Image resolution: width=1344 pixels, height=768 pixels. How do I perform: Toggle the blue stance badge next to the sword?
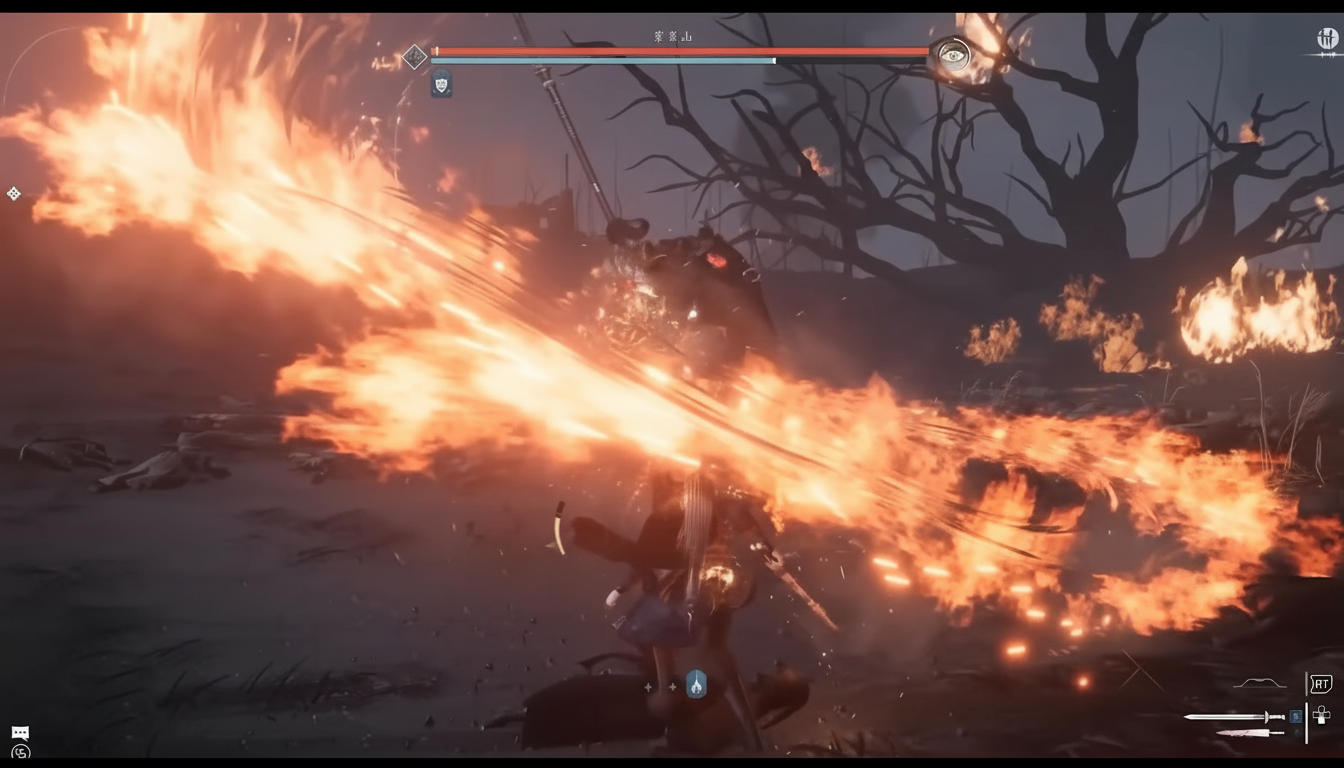pyautogui.click(x=1296, y=716)
